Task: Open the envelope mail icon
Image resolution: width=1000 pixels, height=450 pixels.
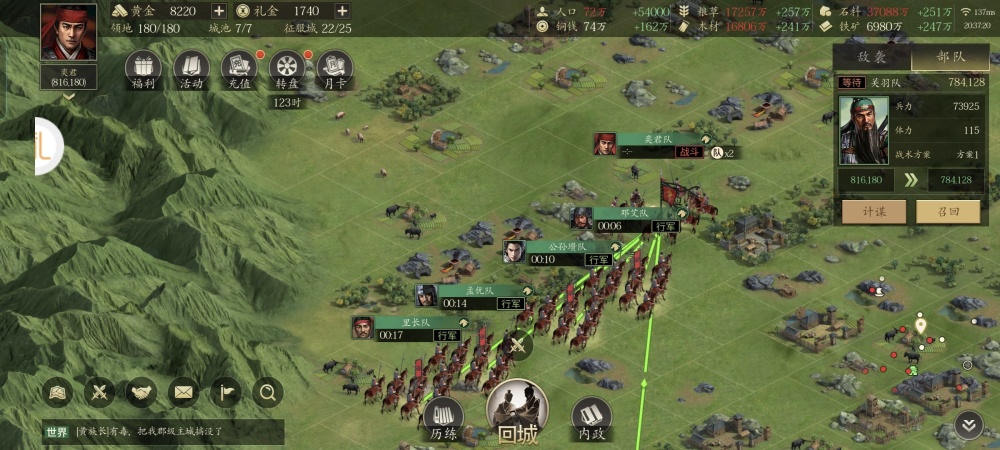Action: [183, 392]
